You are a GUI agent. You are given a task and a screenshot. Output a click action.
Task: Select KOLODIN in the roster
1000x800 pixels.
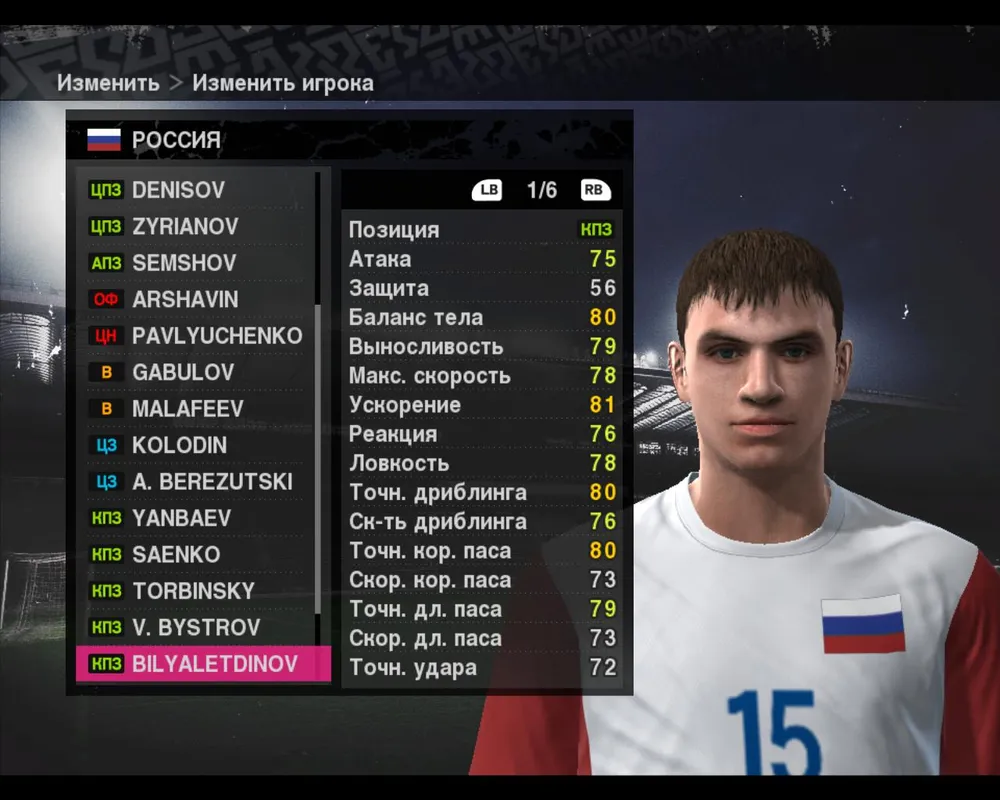(x=200, y=445)
